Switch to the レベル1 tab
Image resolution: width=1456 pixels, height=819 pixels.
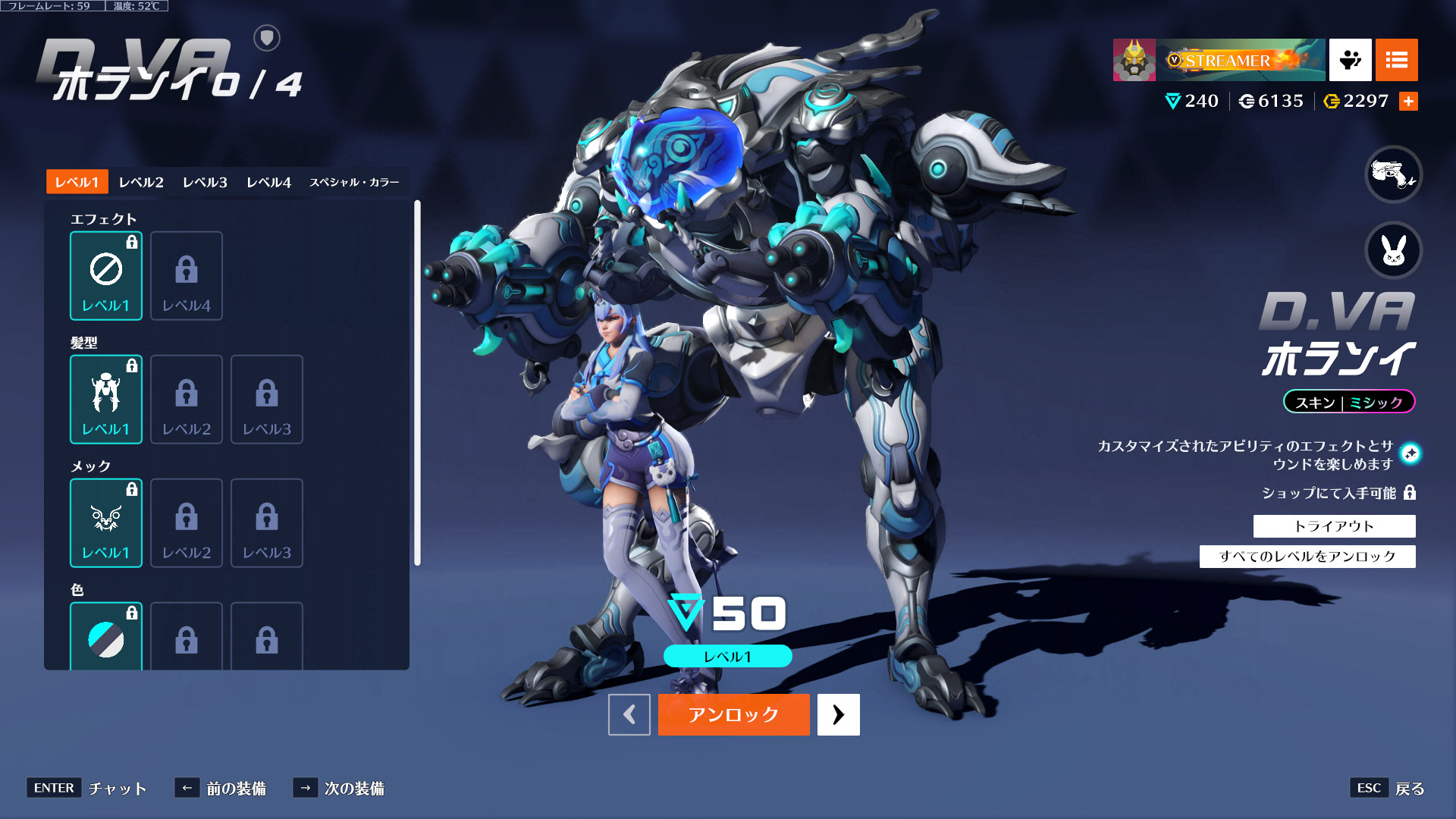[x=77, y=182]
